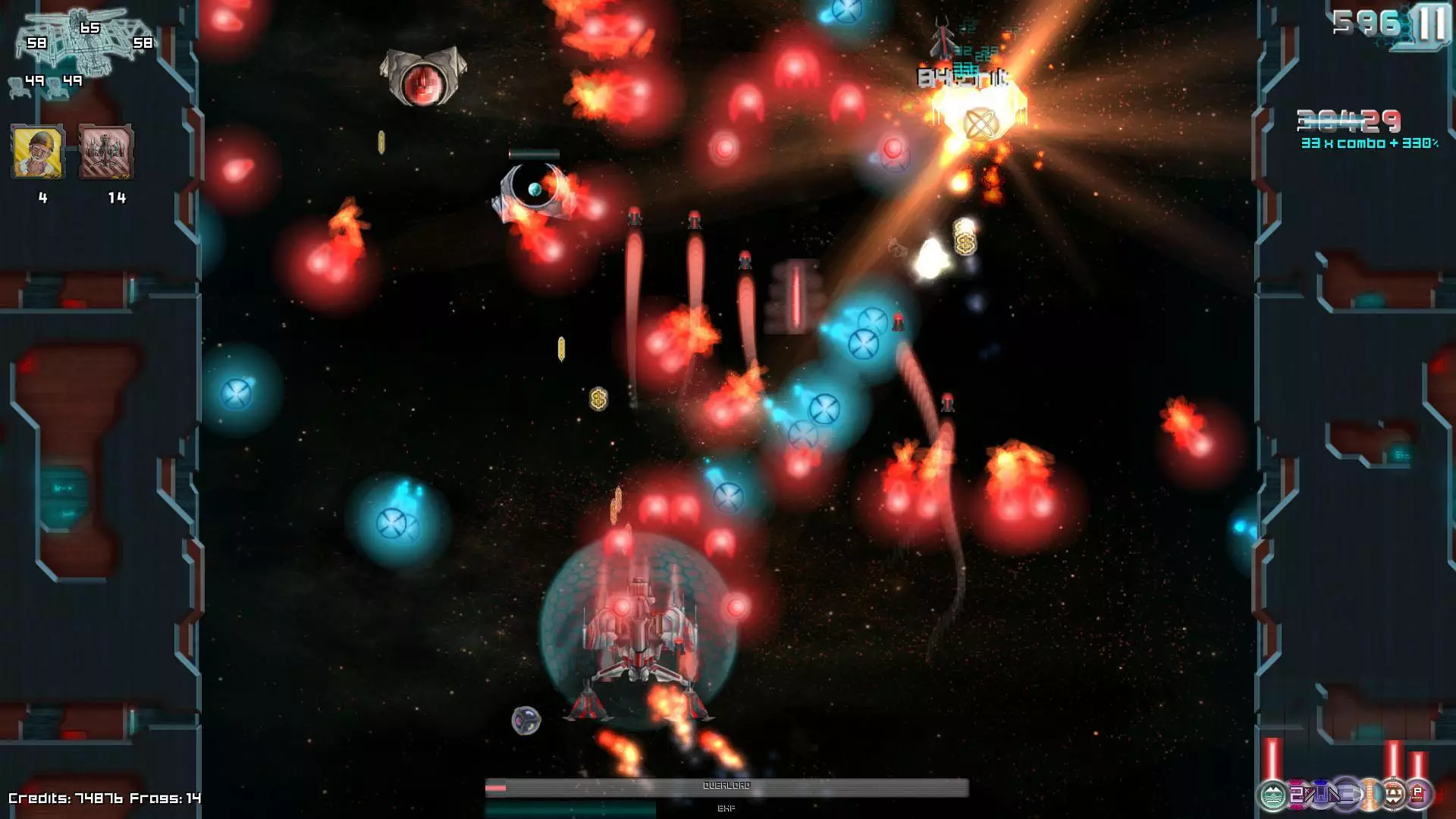Screen dimensions: 1456x819
Task: Activate the red bell weapon icon
Action: 1393,794
